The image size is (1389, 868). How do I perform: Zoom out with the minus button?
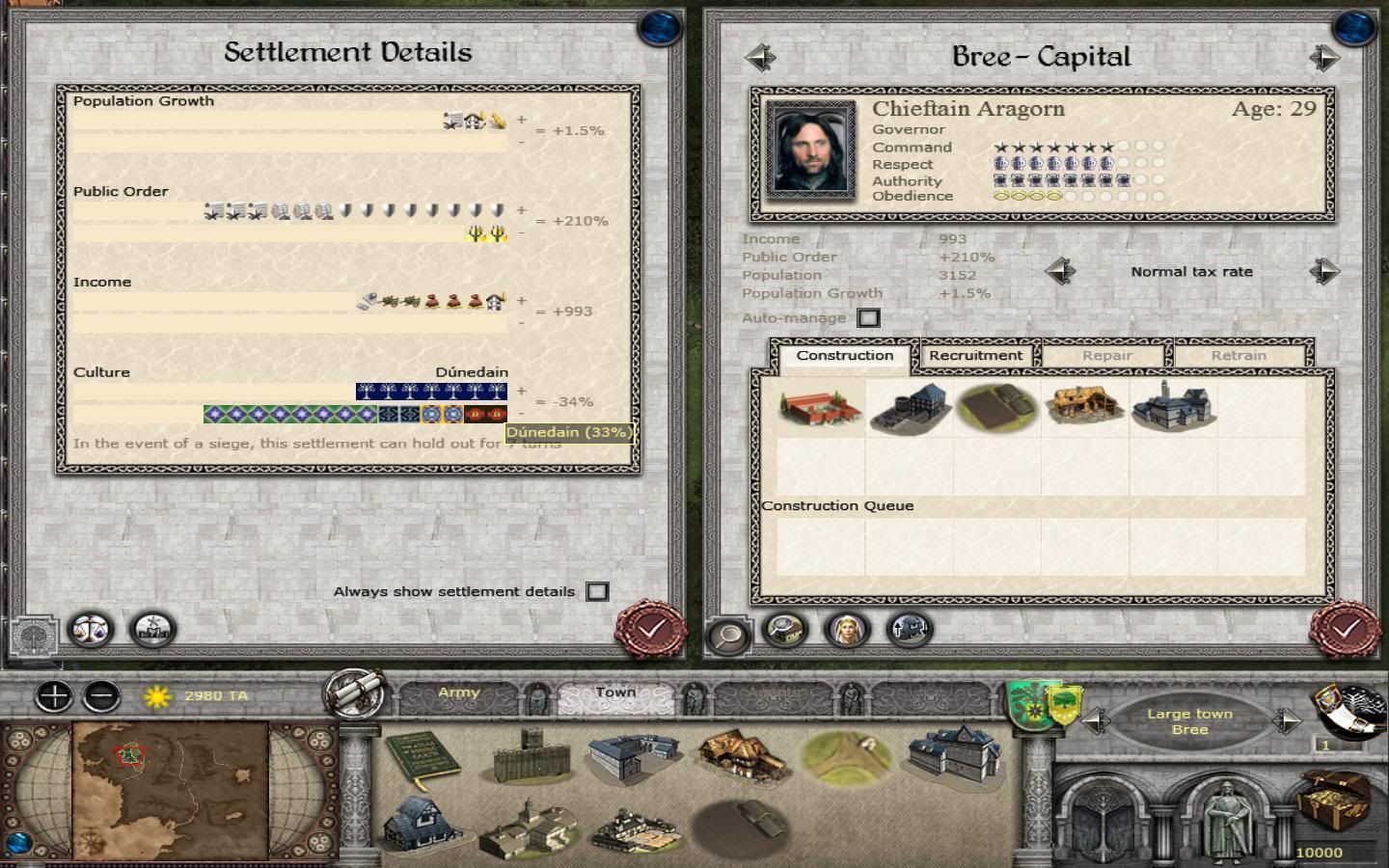tap(101, 695)
